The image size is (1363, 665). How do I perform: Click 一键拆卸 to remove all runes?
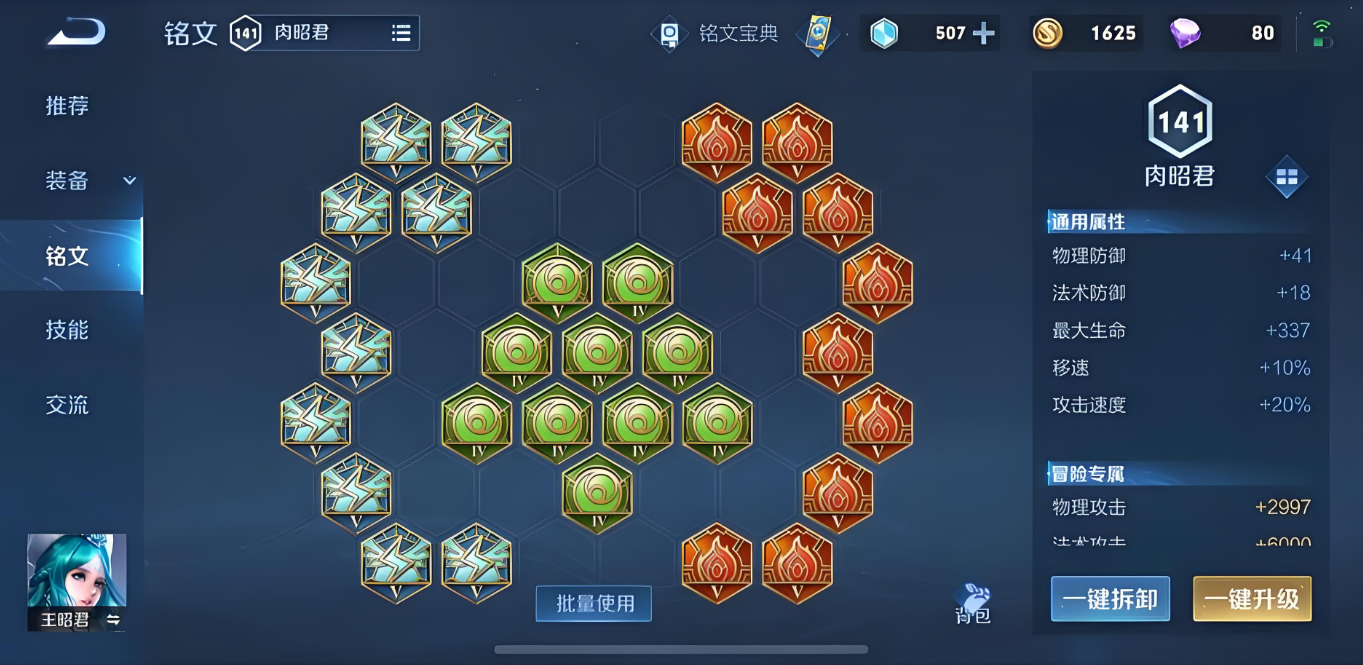click(x=1110, y=599)
